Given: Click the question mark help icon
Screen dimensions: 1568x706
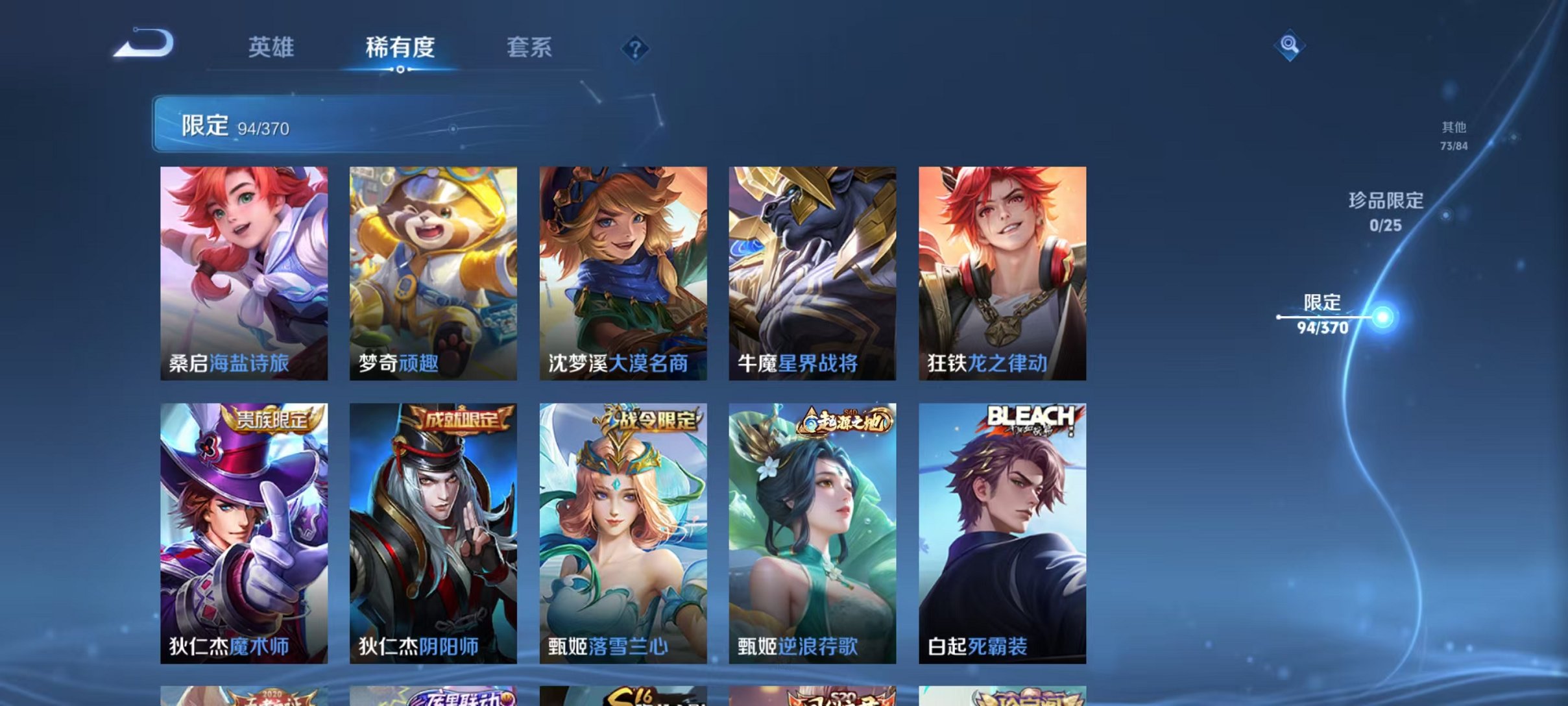Looking at the screenshot, I should 637,49.
